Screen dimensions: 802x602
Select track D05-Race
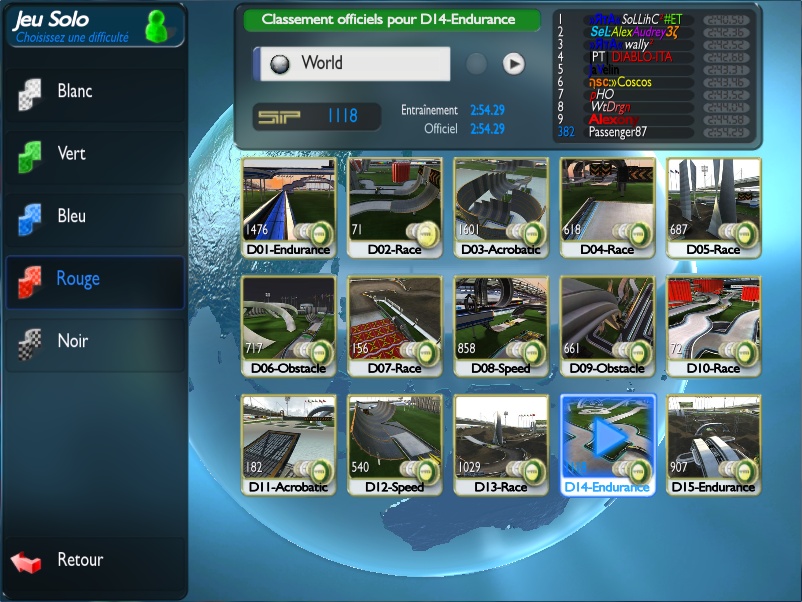coord(714,206)
